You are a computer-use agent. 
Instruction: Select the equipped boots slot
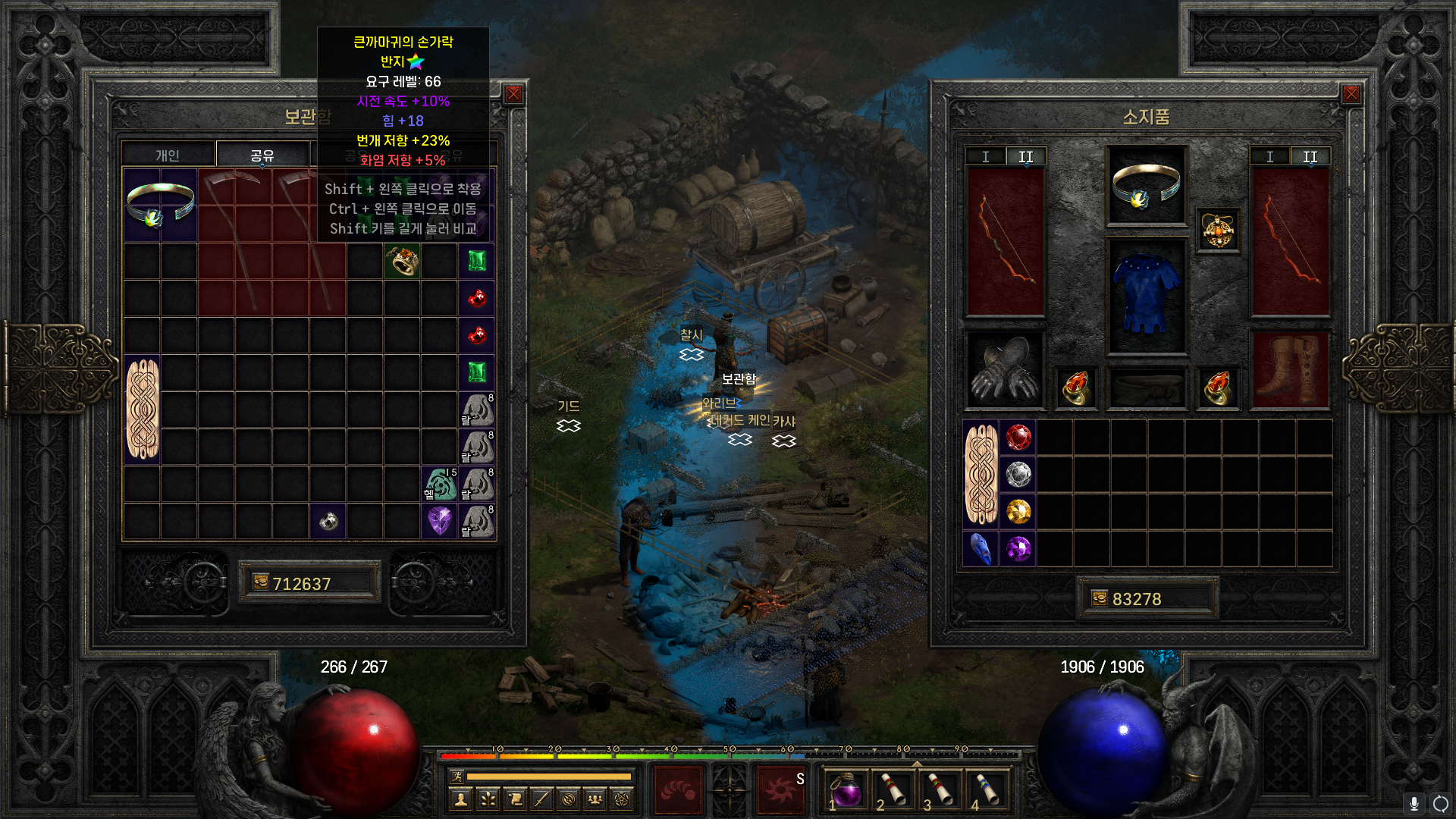pos(1289,371)
